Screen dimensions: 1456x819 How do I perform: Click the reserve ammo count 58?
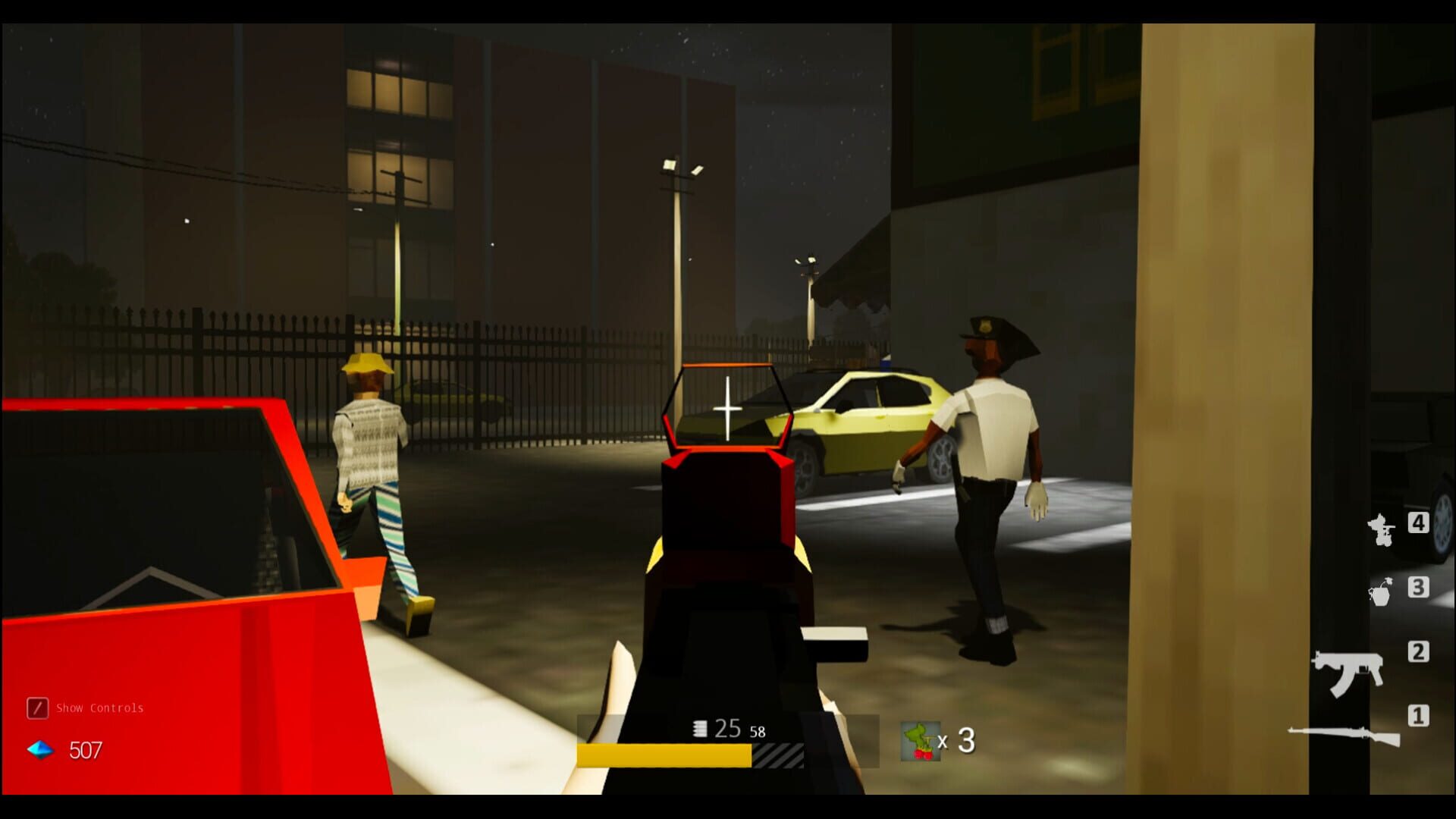[x=758, y=732]
